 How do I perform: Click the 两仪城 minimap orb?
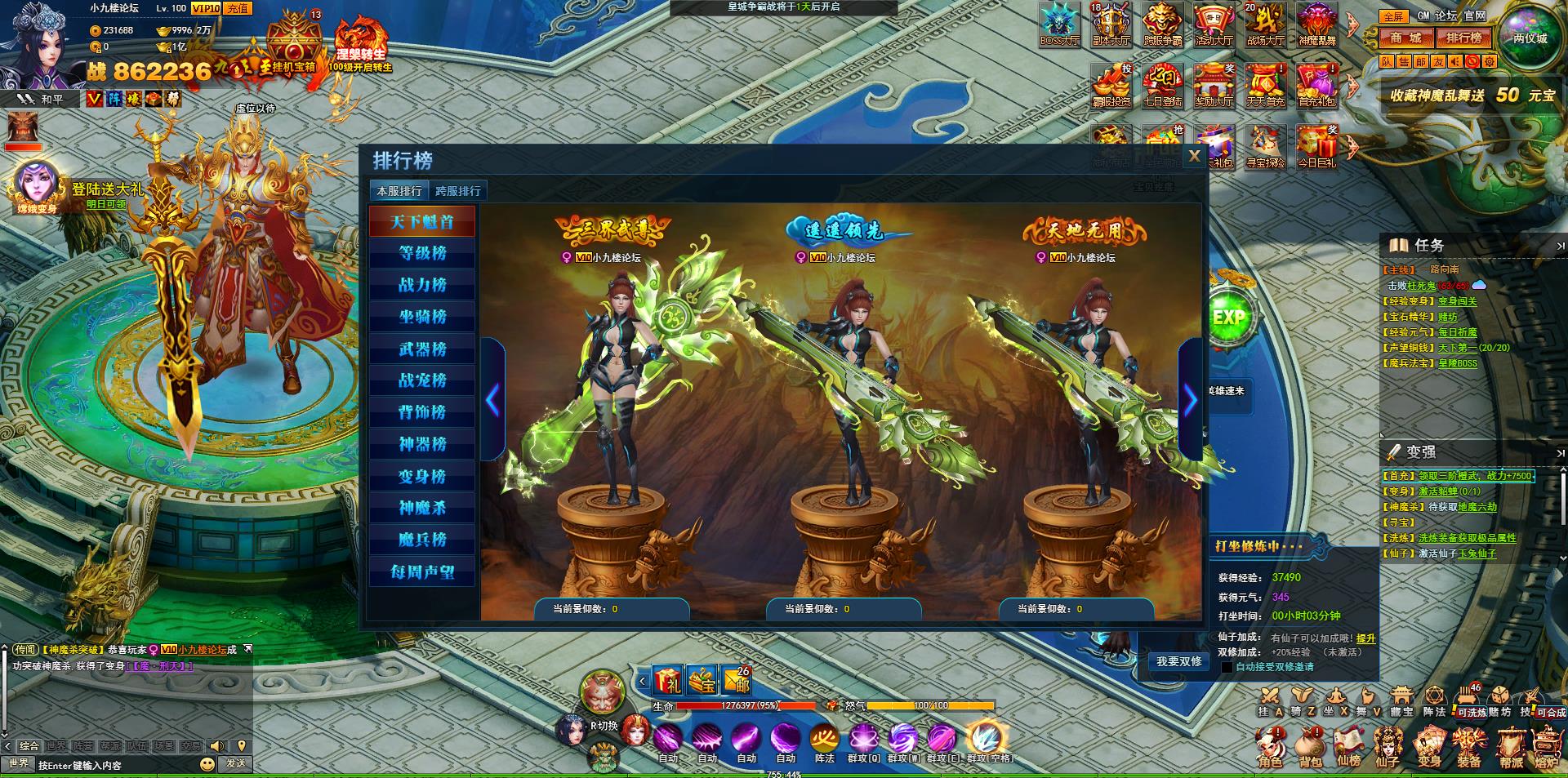coord(1530,38)
